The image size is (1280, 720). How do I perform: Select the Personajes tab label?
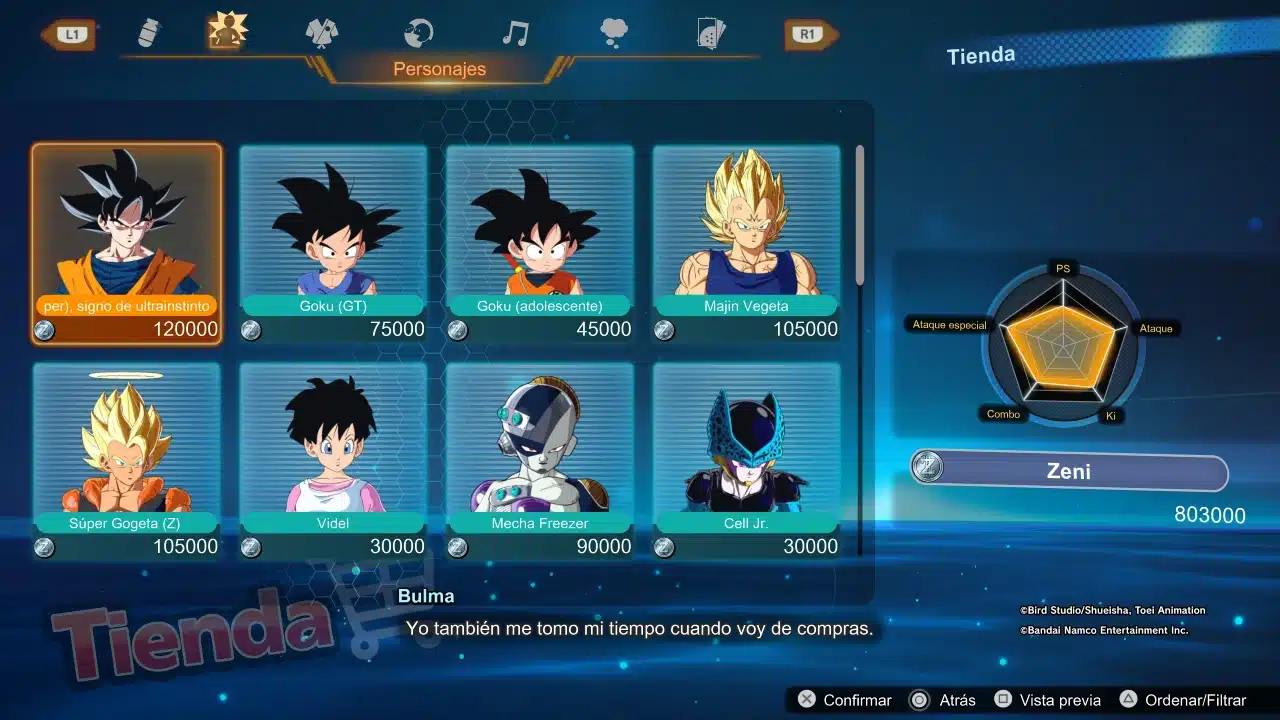coord(440,69)
